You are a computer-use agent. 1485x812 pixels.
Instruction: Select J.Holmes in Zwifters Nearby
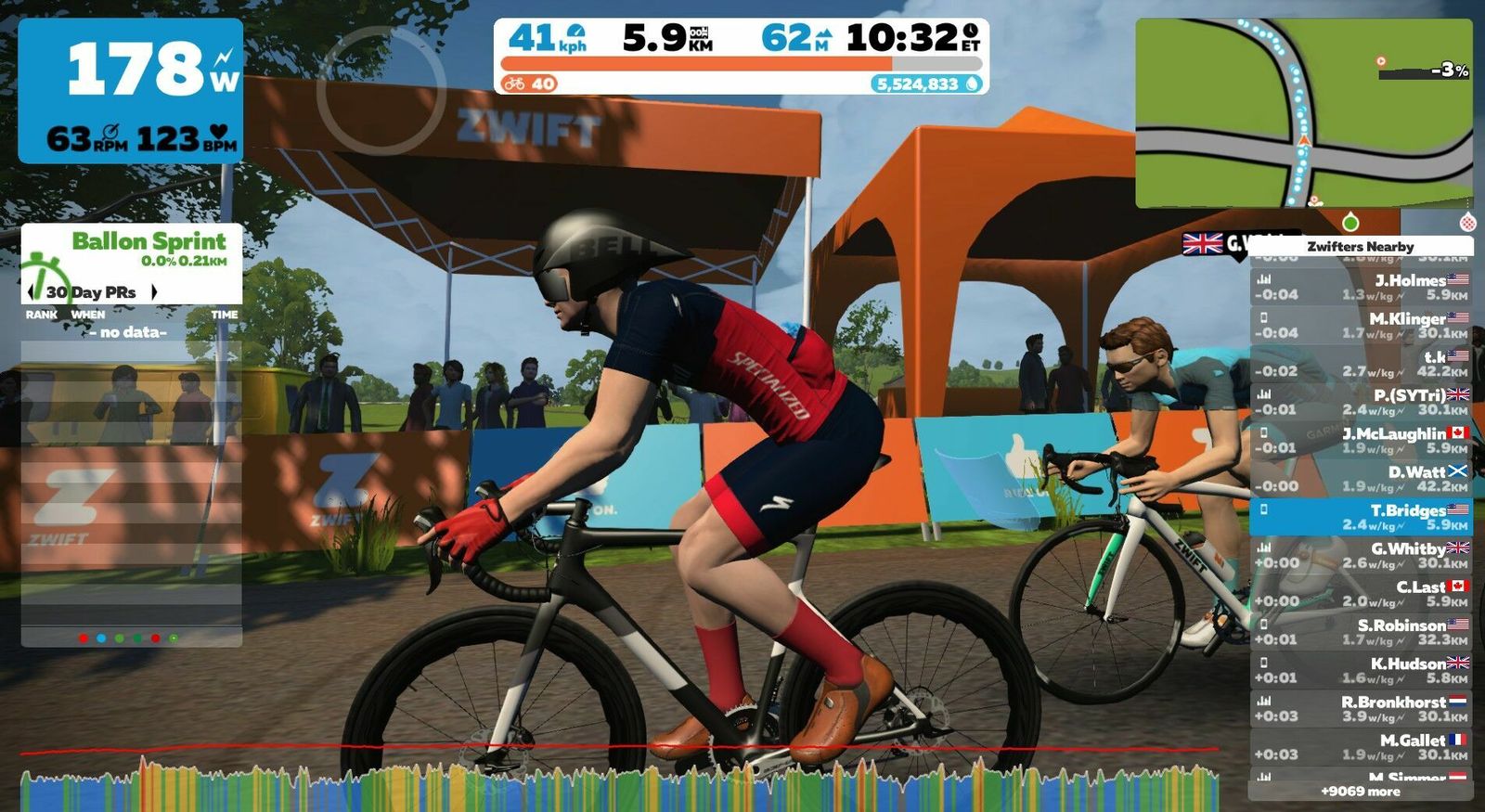pos(1360,287)
